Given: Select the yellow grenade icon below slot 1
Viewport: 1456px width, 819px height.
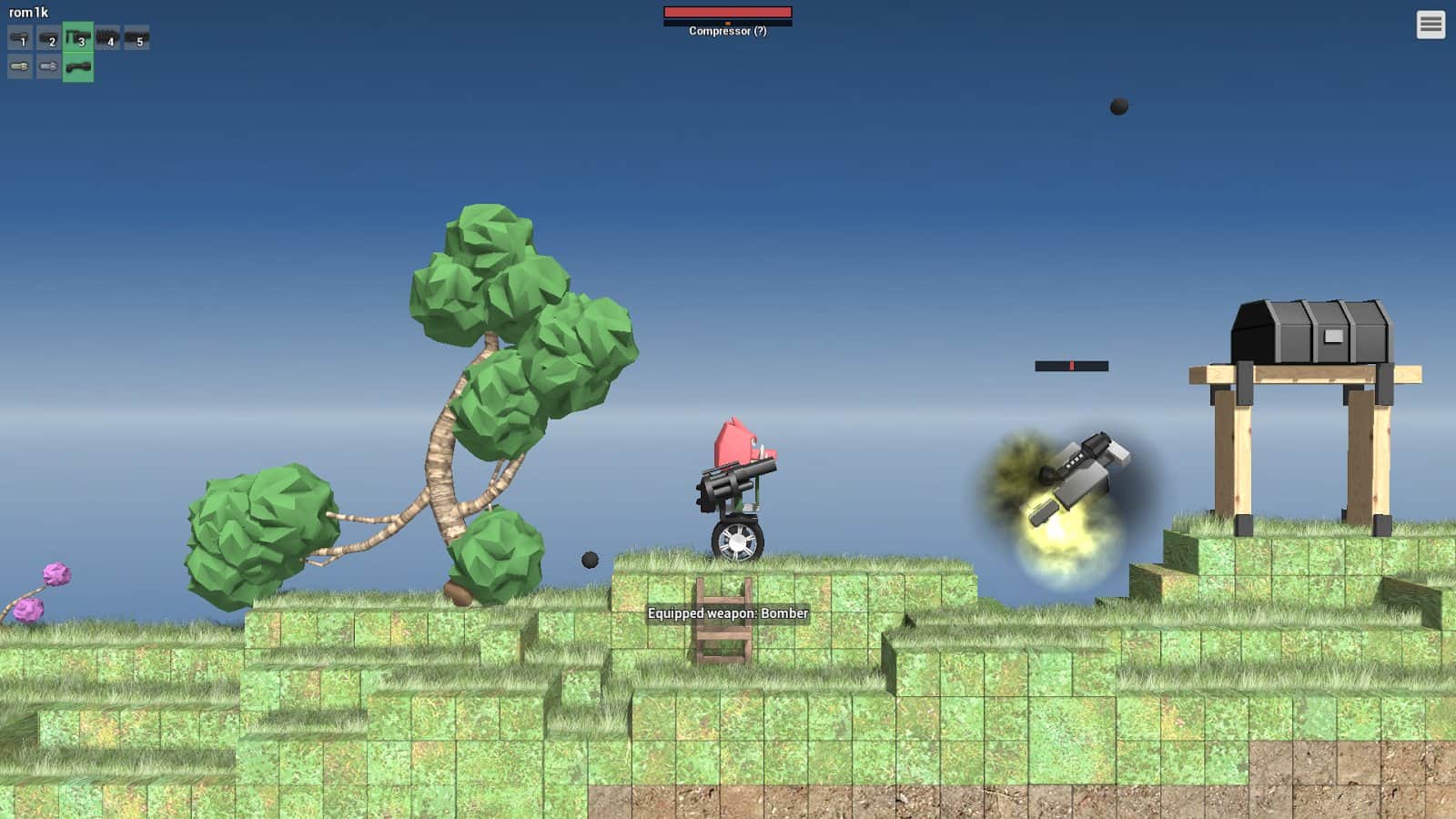Looking at the screenshot, I should [x=20, y=66].
